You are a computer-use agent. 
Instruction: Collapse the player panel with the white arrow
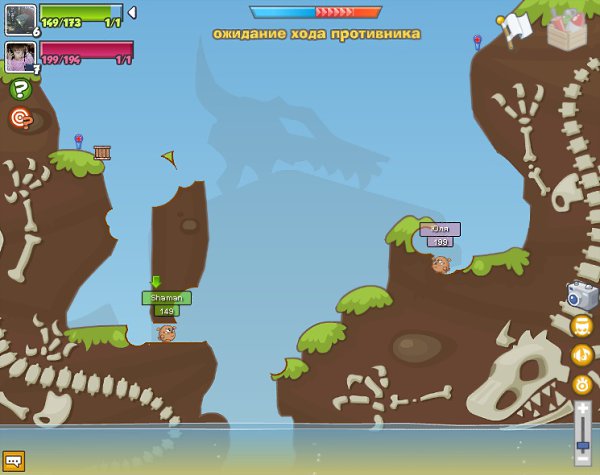[132, 13]
